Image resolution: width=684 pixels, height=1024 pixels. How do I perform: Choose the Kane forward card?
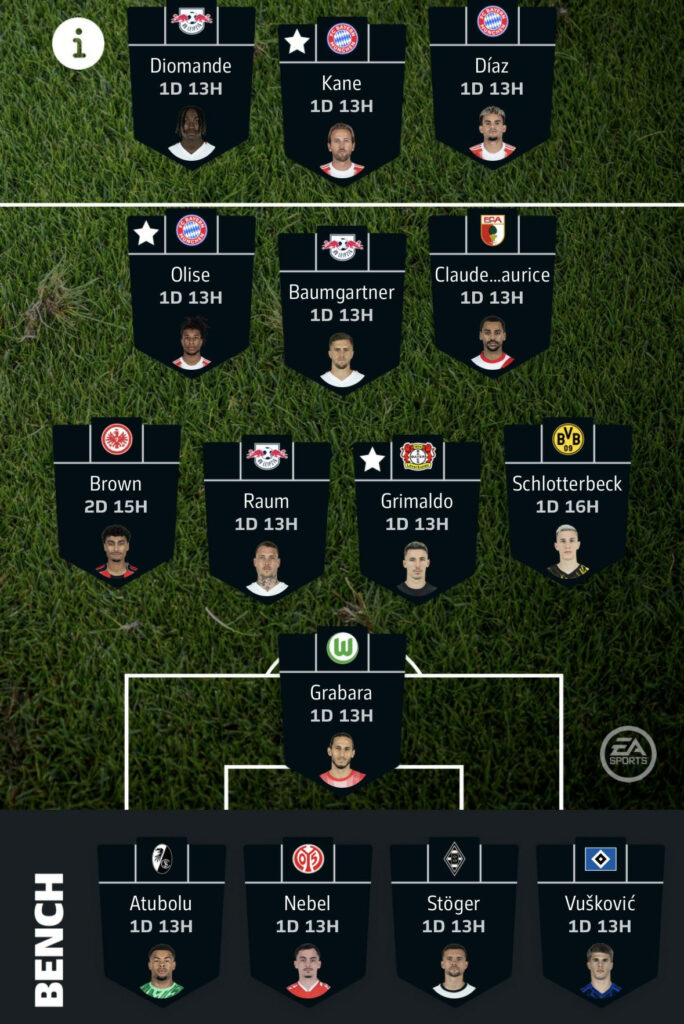point(342,100)
